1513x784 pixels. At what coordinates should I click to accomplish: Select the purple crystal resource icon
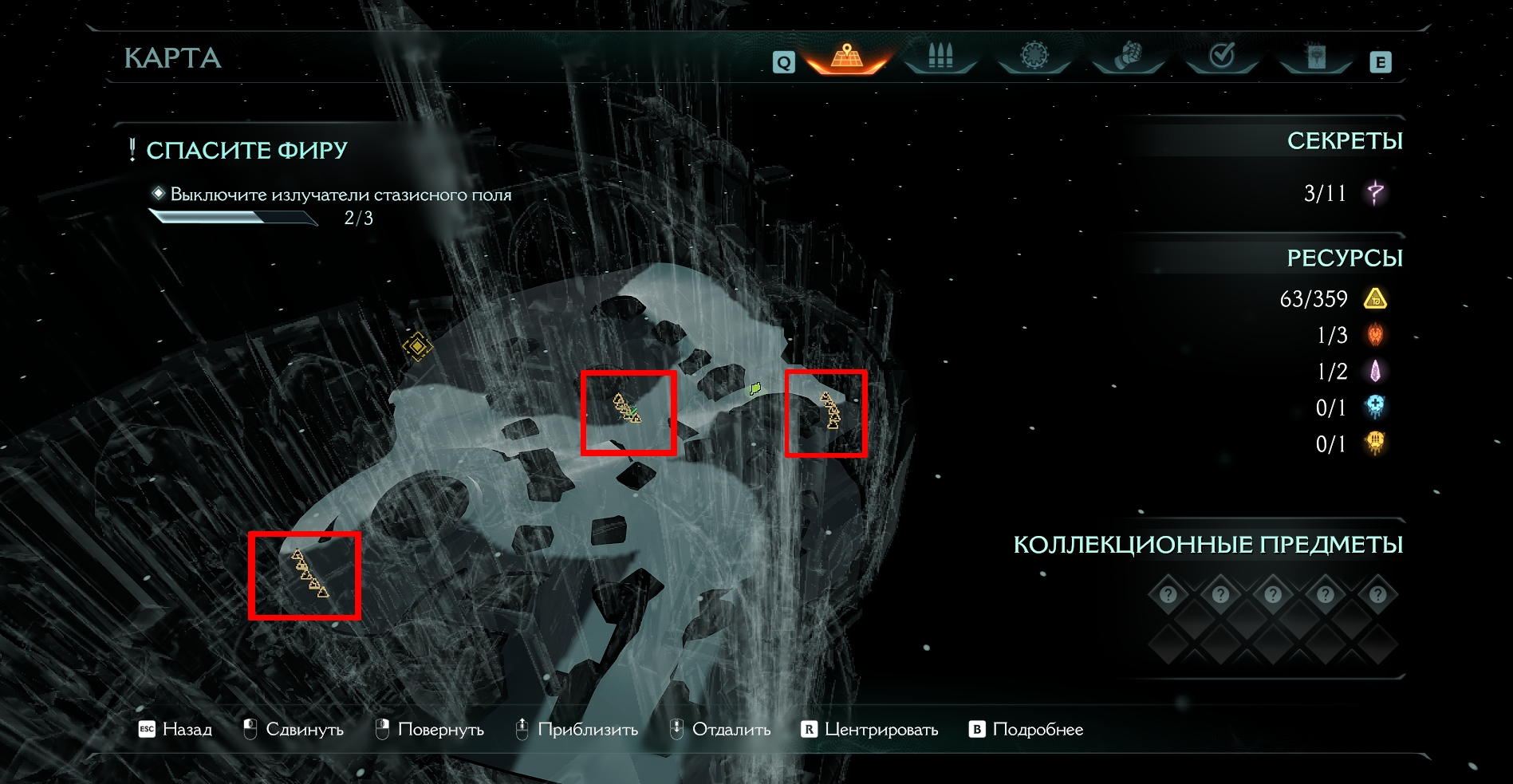coord(1375,371)
